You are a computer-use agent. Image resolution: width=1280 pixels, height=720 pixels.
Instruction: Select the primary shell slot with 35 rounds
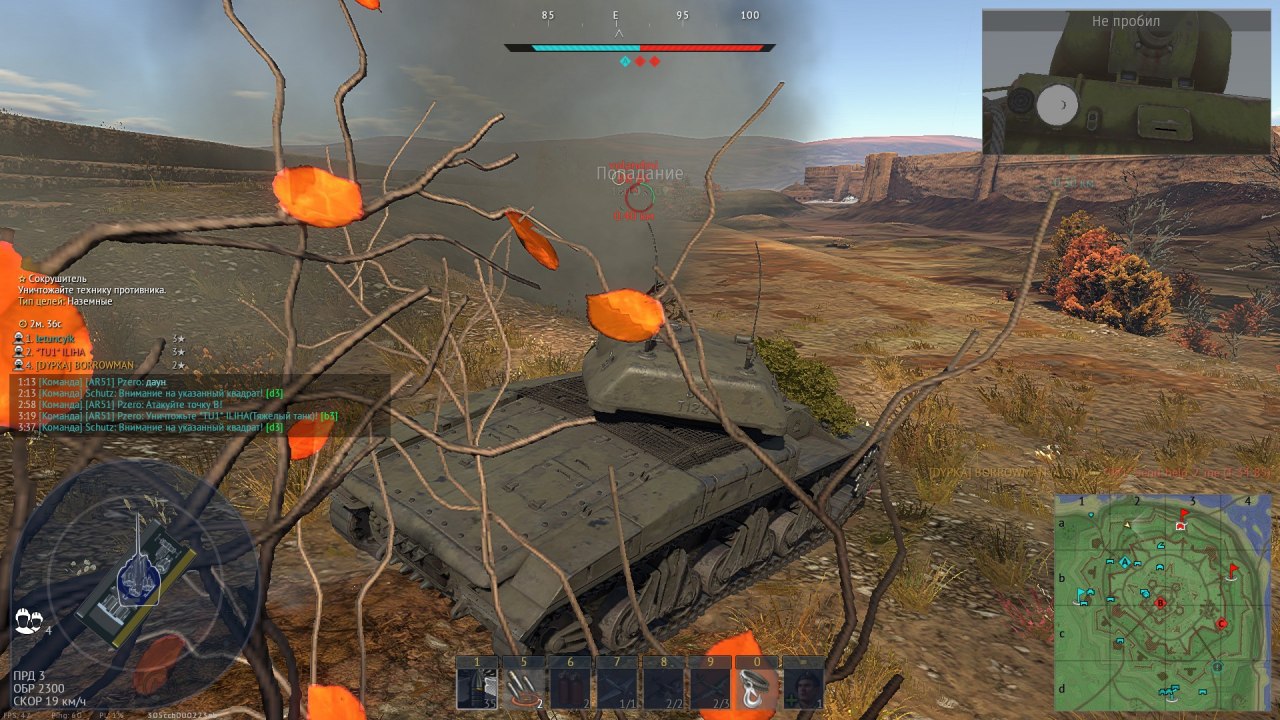coord(476,687)
